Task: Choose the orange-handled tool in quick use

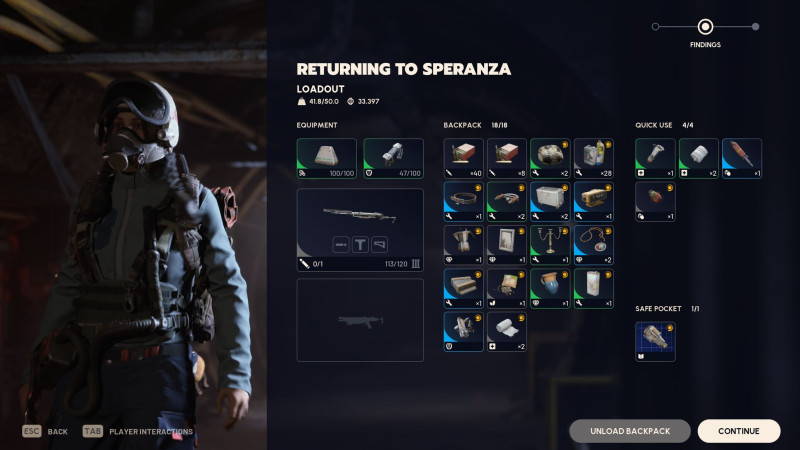Action: [742, 158]
